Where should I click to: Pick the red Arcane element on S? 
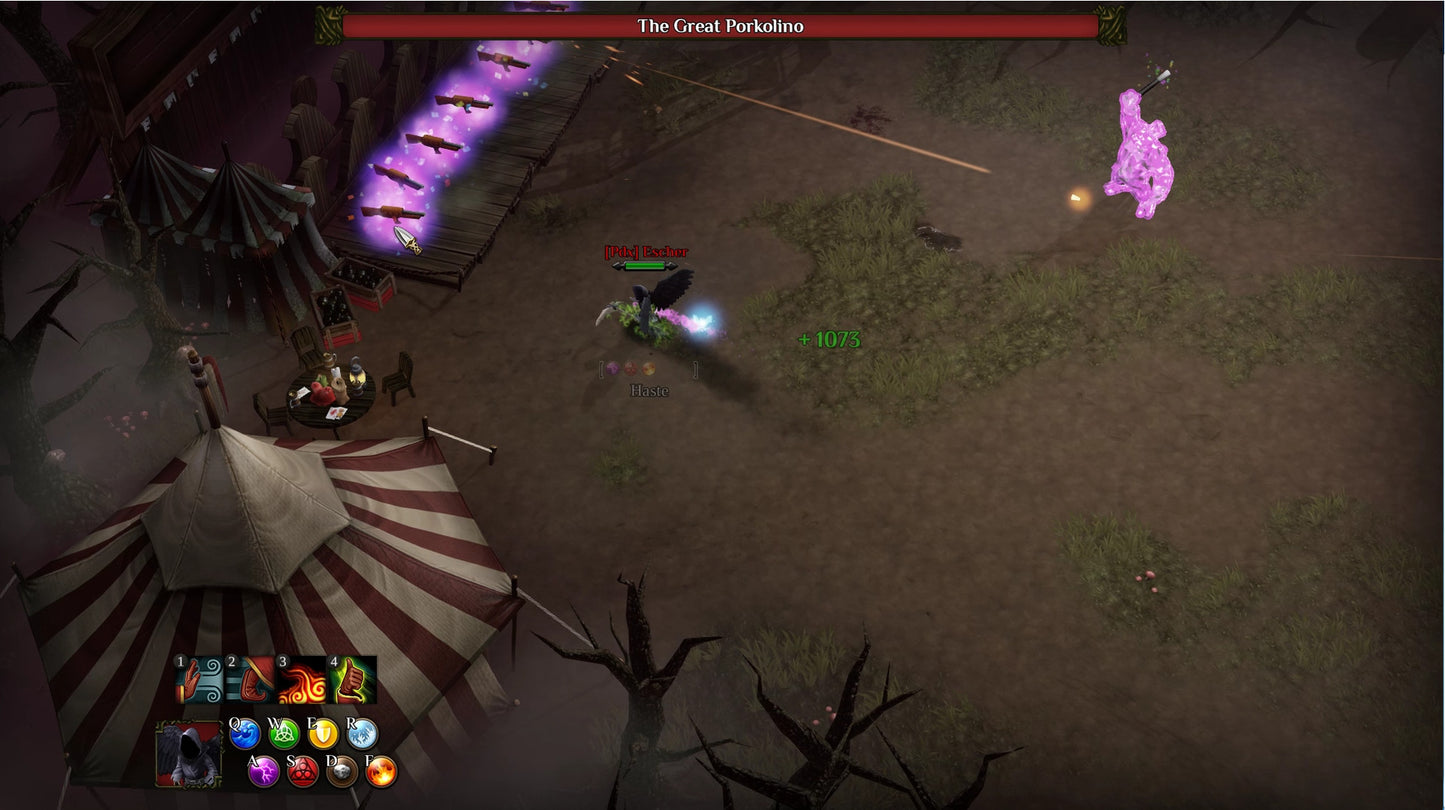(303, 772)
